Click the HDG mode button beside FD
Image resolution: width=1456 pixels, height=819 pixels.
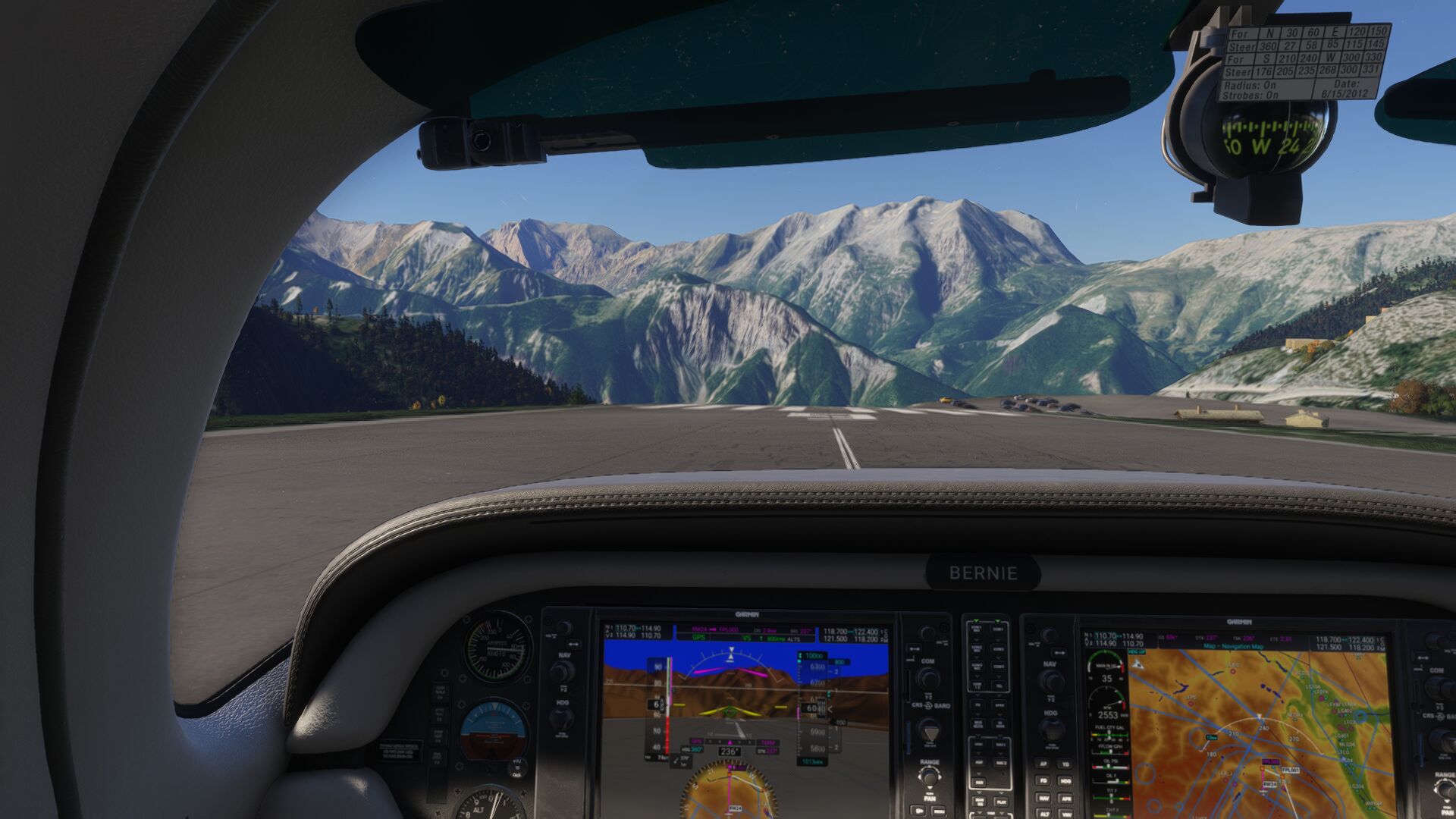pos(1065,780)
